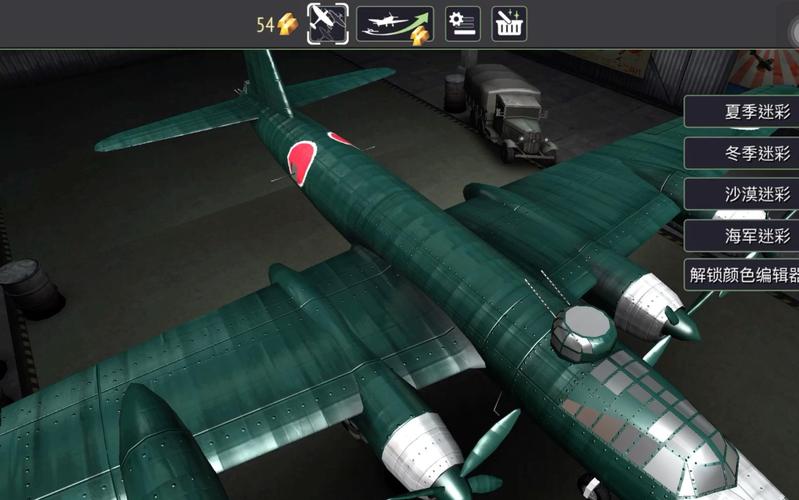Screen dimensions: 799x500
Task: Open the aircraft selection icon
Action: 328,23
